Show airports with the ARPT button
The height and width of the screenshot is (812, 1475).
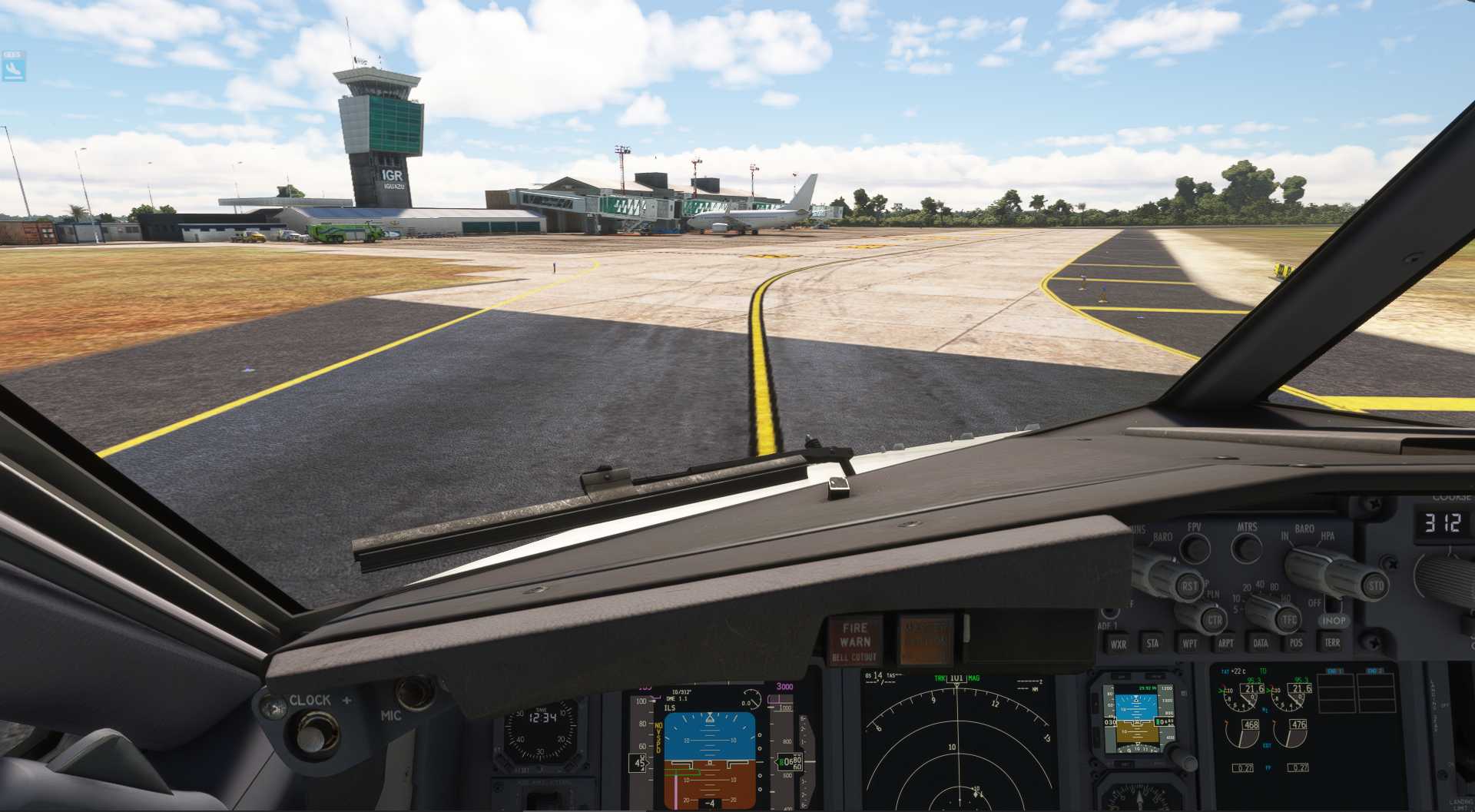pos(1225,644)
